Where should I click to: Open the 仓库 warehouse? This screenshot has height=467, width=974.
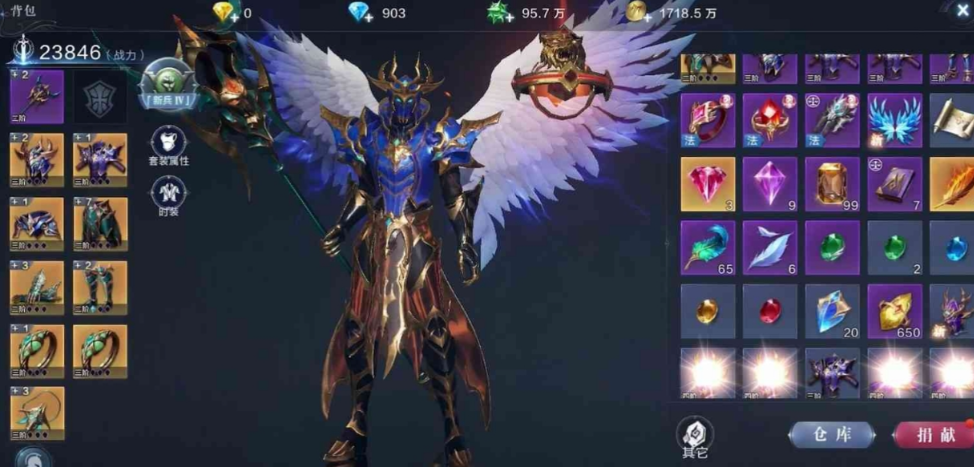[x=831, y=434]
